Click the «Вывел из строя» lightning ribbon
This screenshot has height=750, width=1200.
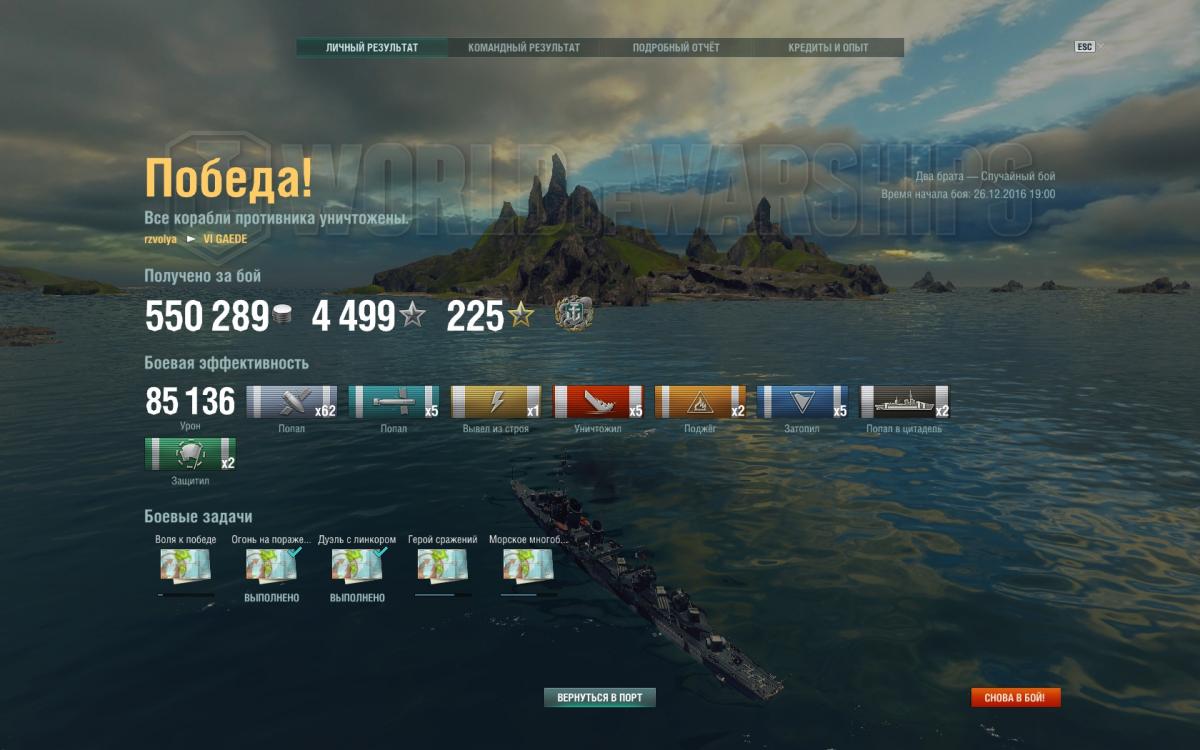click(x=496, y=402)
